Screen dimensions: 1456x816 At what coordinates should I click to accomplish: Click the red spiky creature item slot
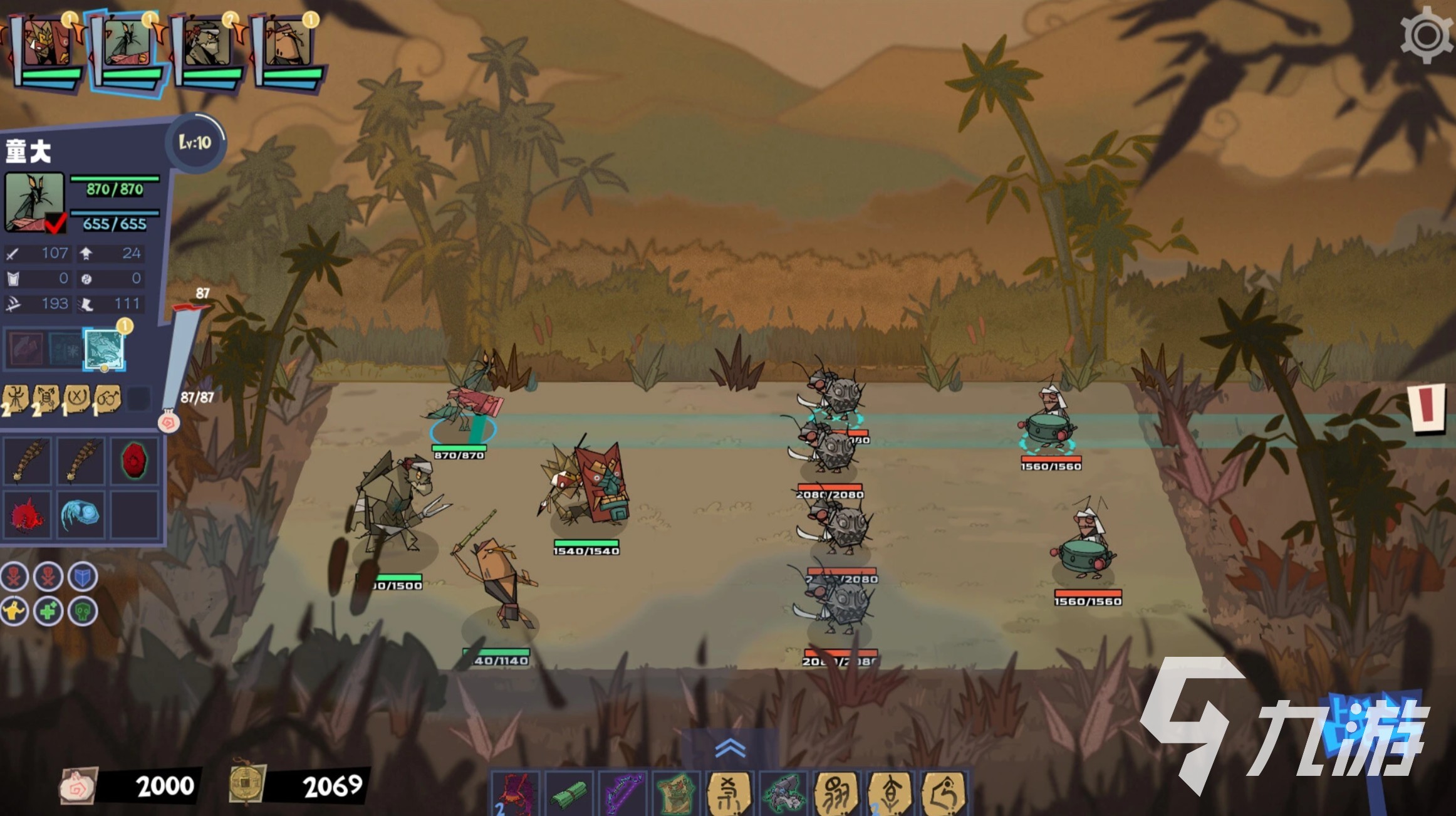tap(27, 515)
